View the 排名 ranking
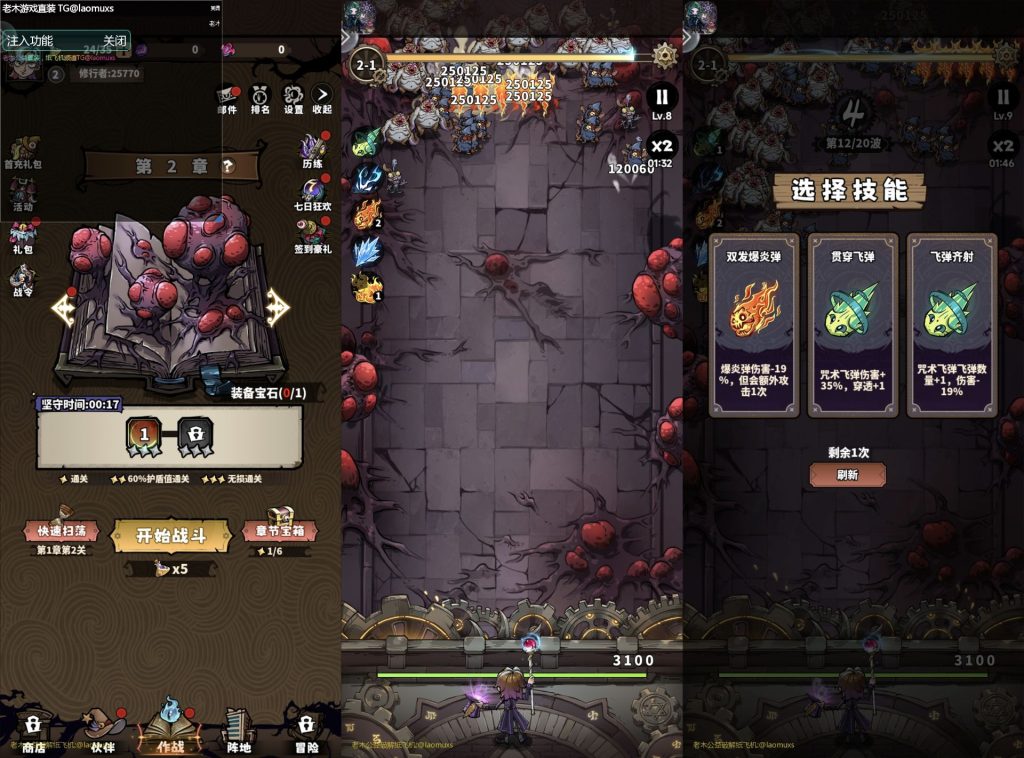This screenshot has width=1024, height=758. (x=260, y=98)
